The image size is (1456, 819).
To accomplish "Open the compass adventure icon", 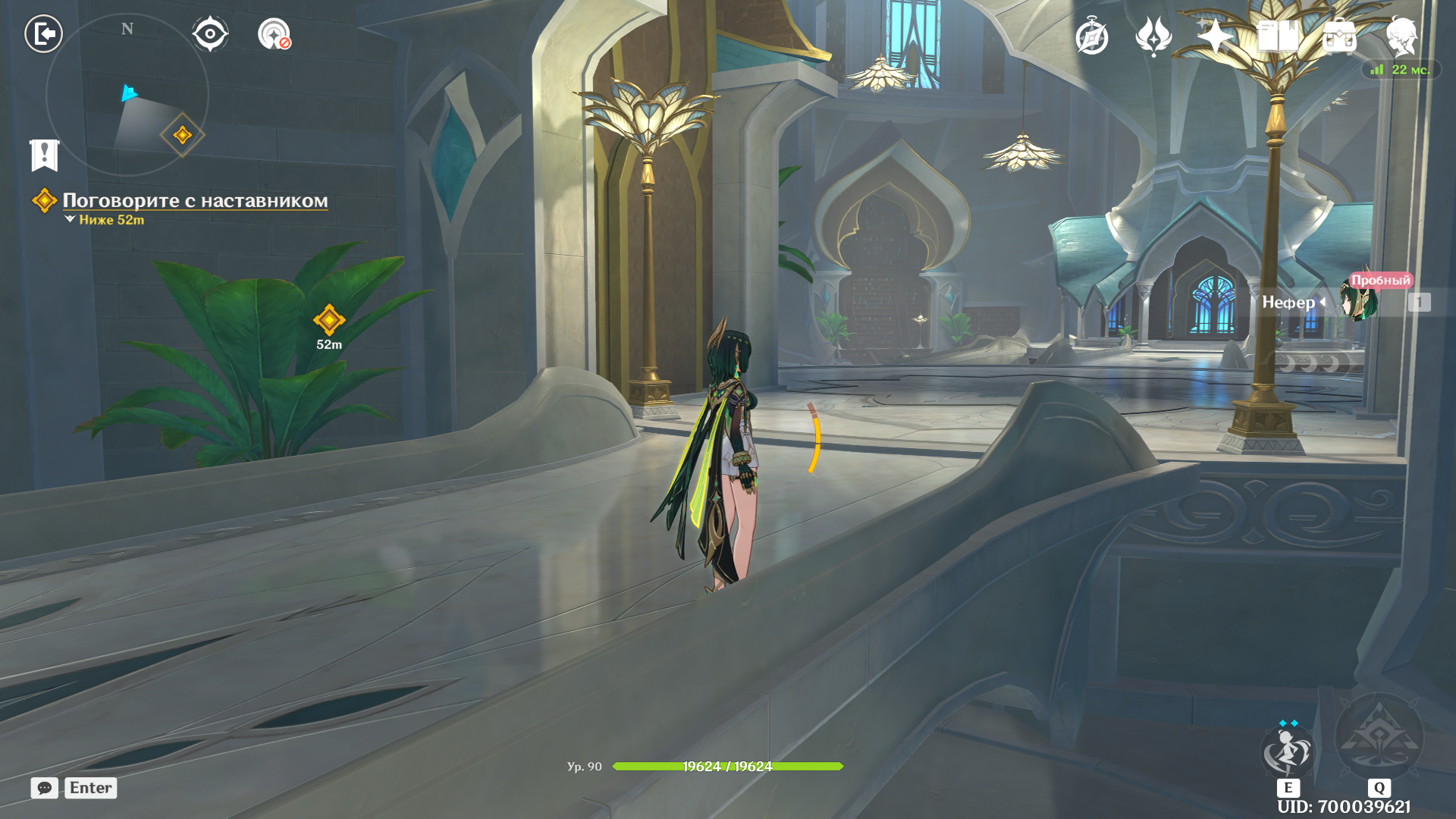I will coord(1092,36).
